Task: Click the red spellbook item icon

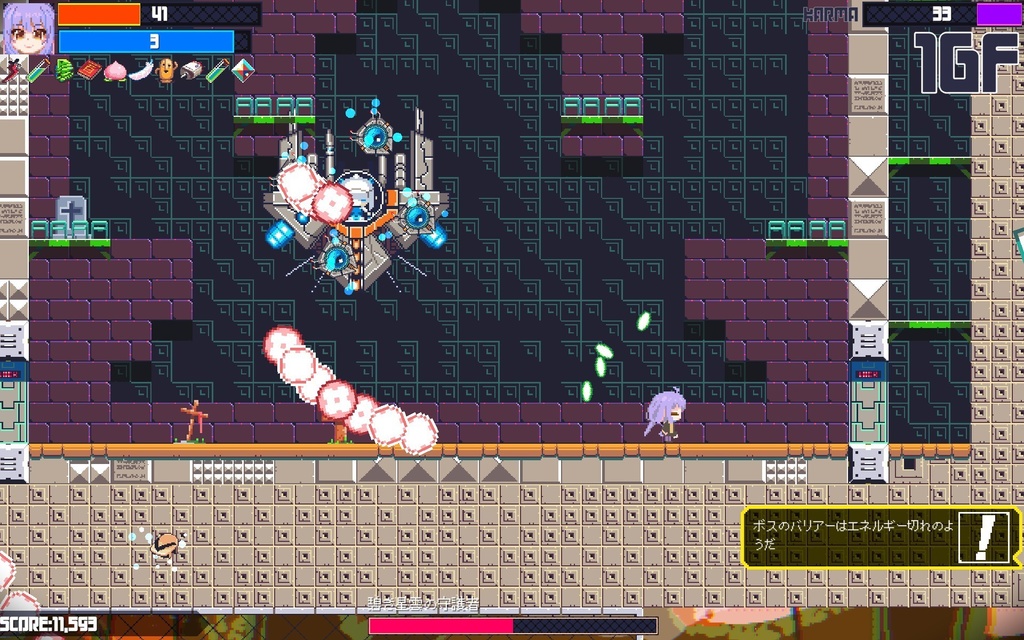Action: [90, 70]
